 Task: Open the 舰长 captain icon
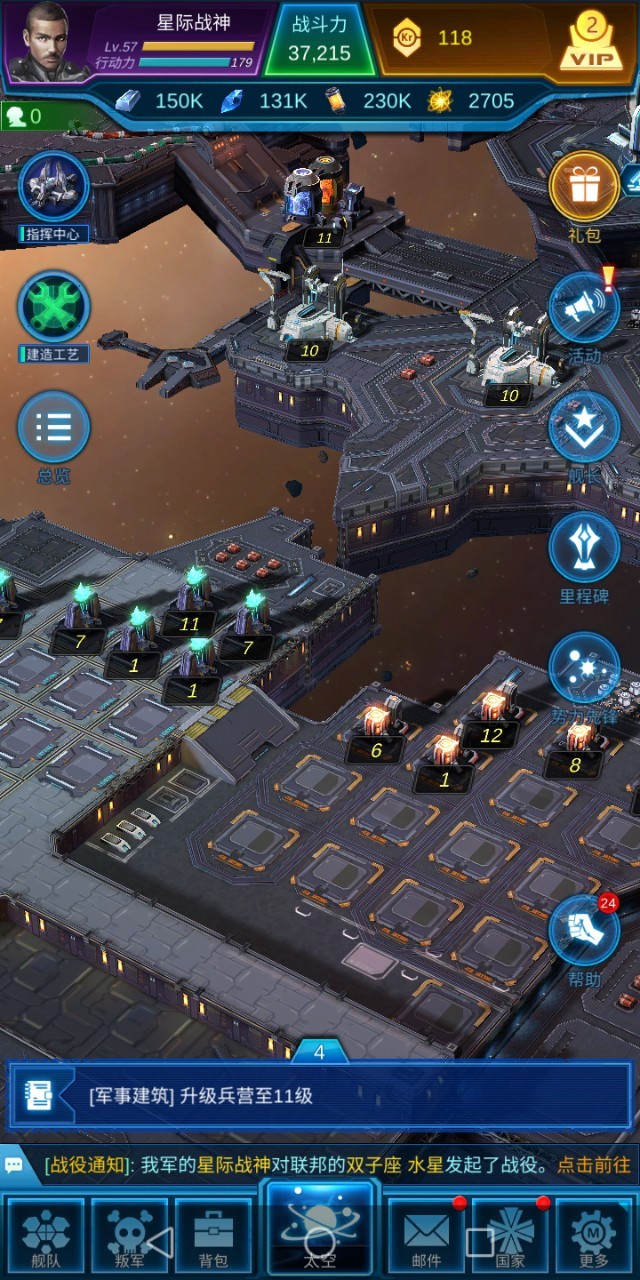tap(584, 427)
